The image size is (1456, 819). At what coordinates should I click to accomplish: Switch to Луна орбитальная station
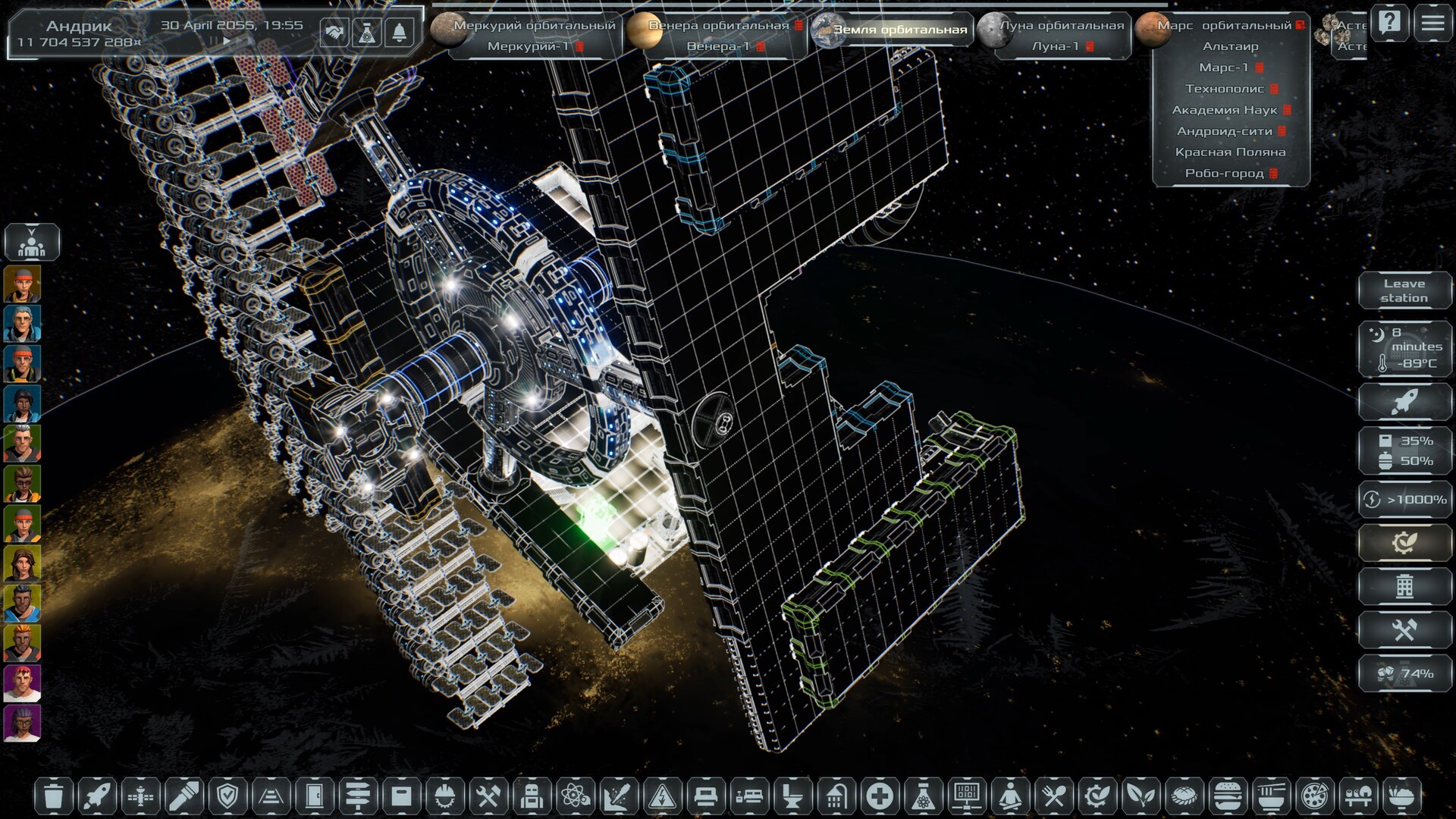coord(1061,25)
